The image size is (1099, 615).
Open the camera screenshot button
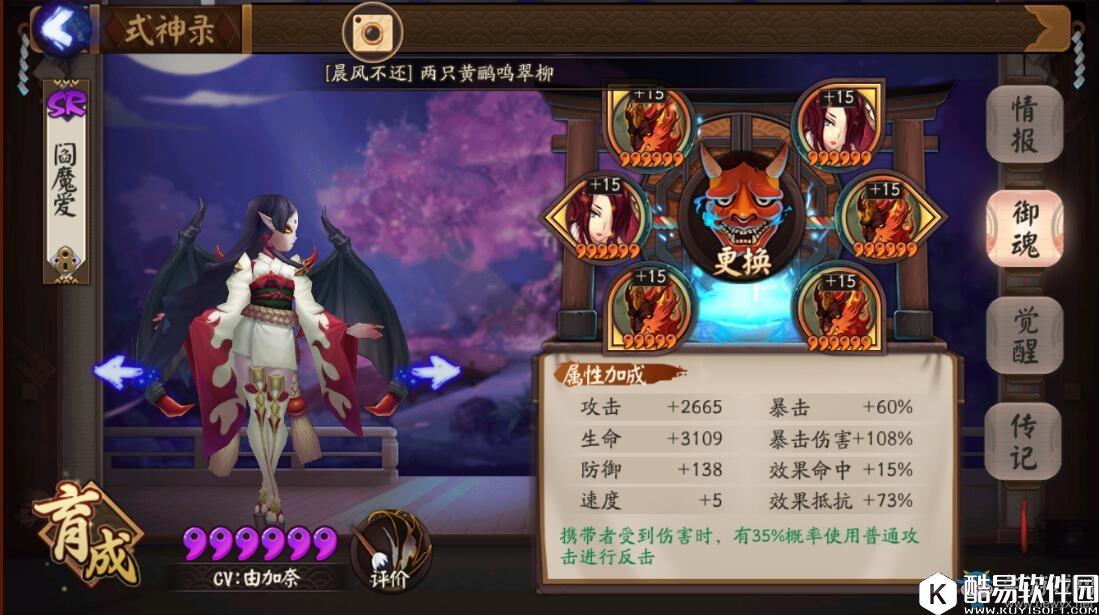pos(372,32)
